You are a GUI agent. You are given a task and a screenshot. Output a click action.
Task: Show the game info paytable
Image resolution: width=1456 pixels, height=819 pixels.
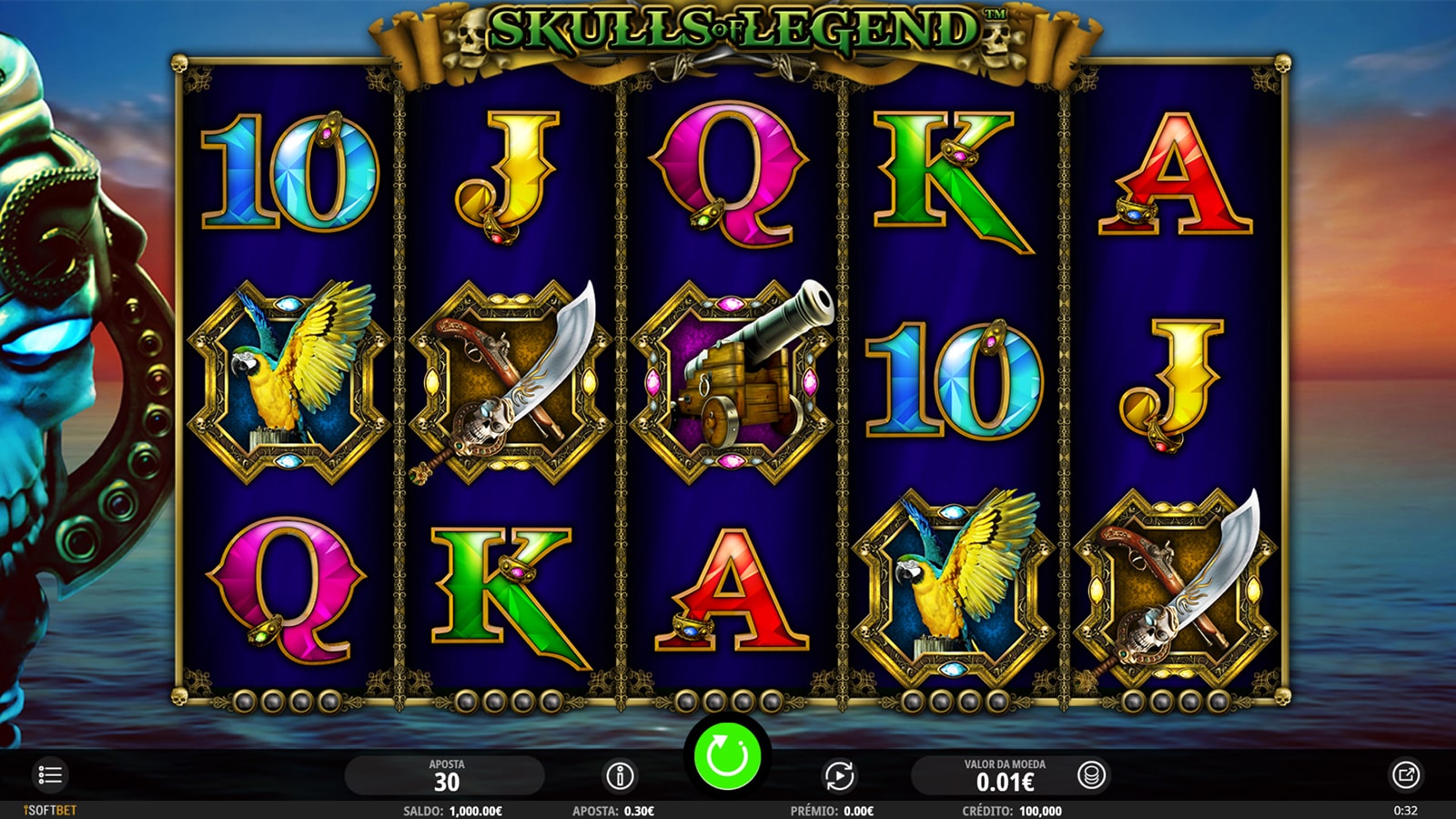click(x=620, y=776)
